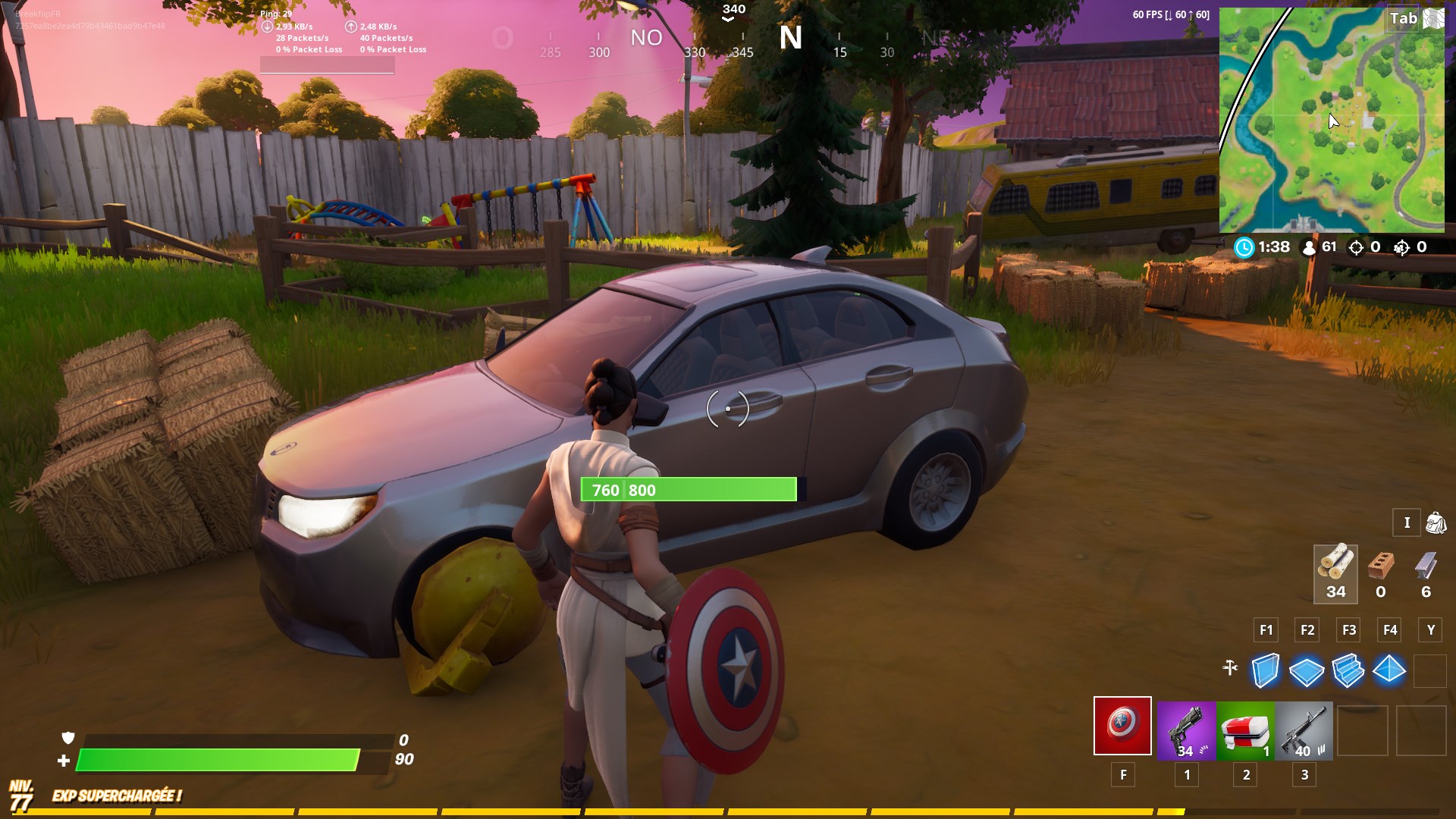This screenshot has height=819, width=1456.
Task: Click the pickaxe harvesting tool icon
Action: click(1230, 668)
